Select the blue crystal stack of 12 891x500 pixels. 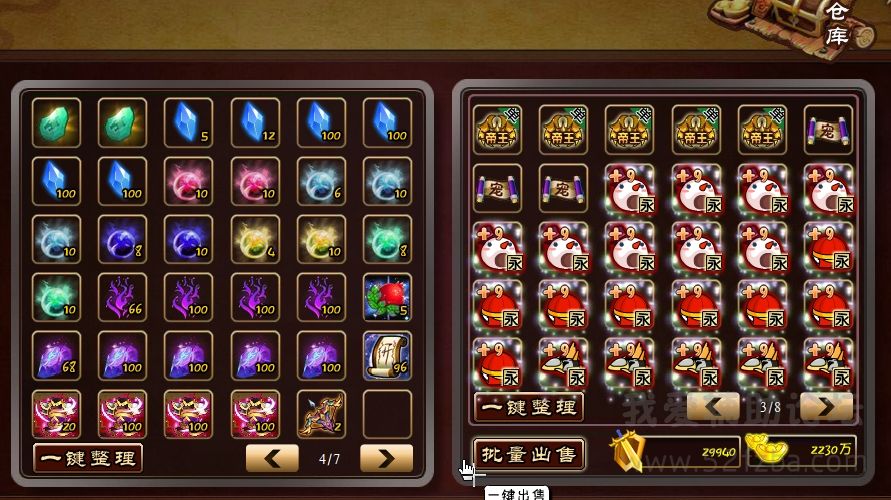point(255,123)
